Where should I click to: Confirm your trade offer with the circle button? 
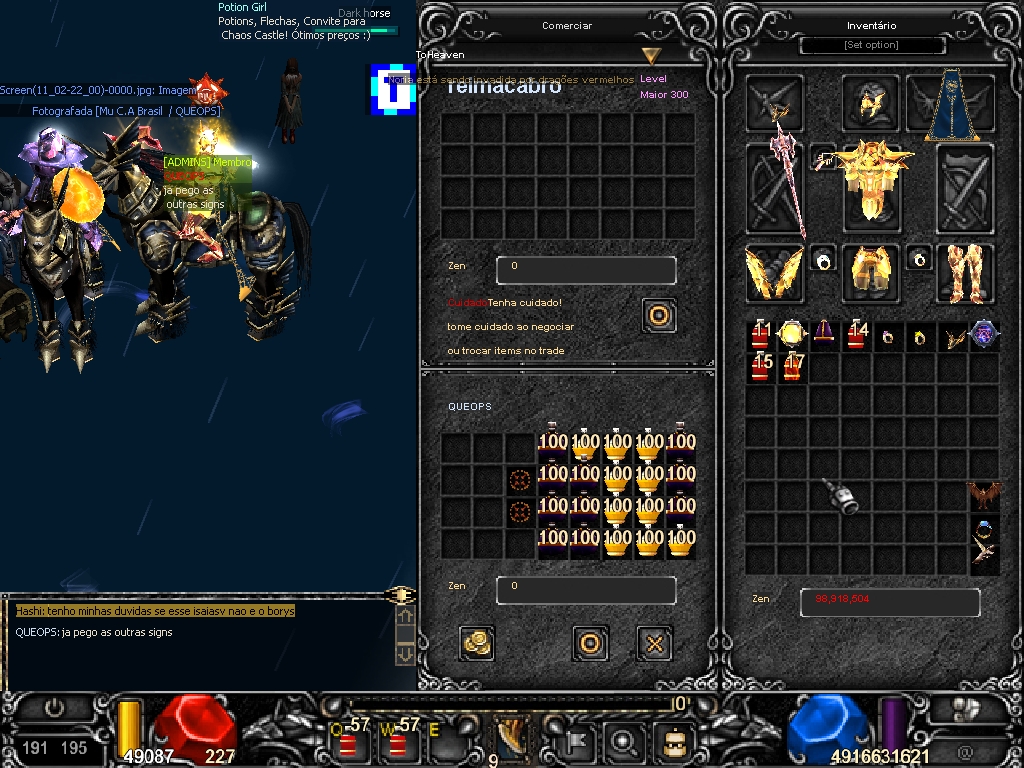pyautogui.click(x=590, y=643)
